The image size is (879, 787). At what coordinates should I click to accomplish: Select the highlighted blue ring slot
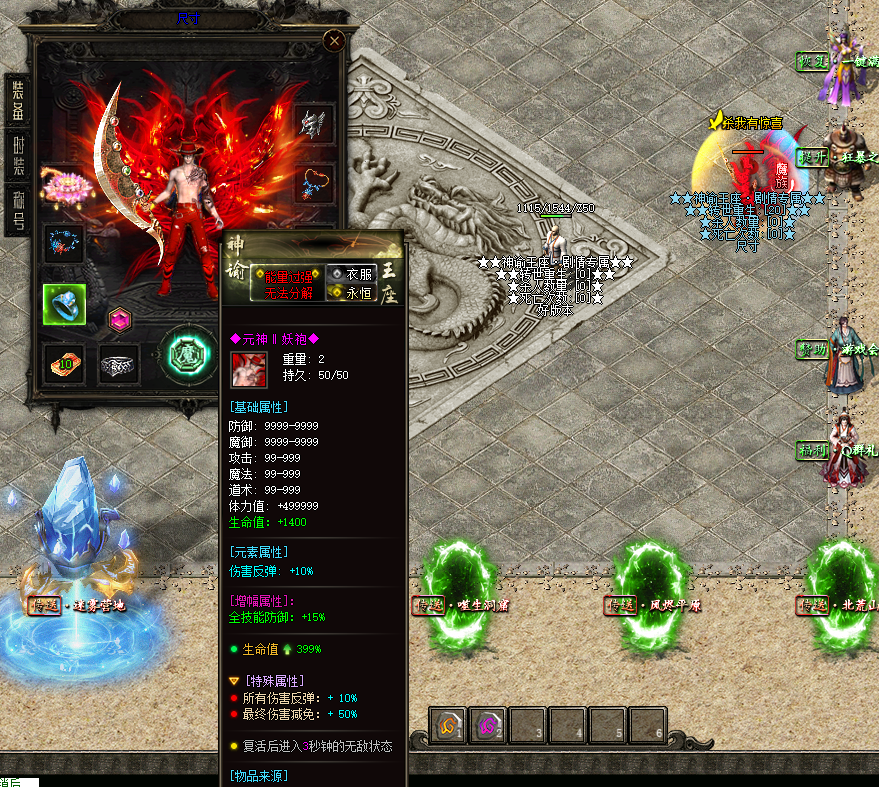click(x=64, y=304)
